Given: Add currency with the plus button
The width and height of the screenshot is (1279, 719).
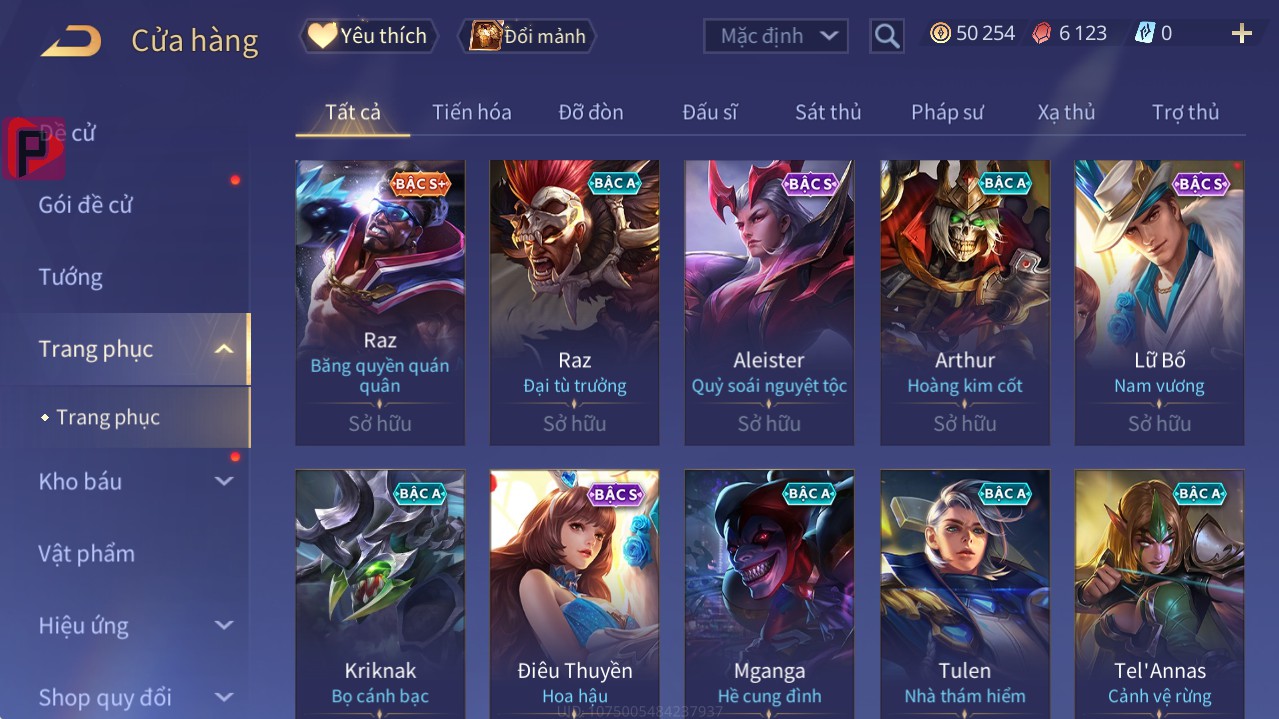Looking at the screenshot, I should [1241, 34].
